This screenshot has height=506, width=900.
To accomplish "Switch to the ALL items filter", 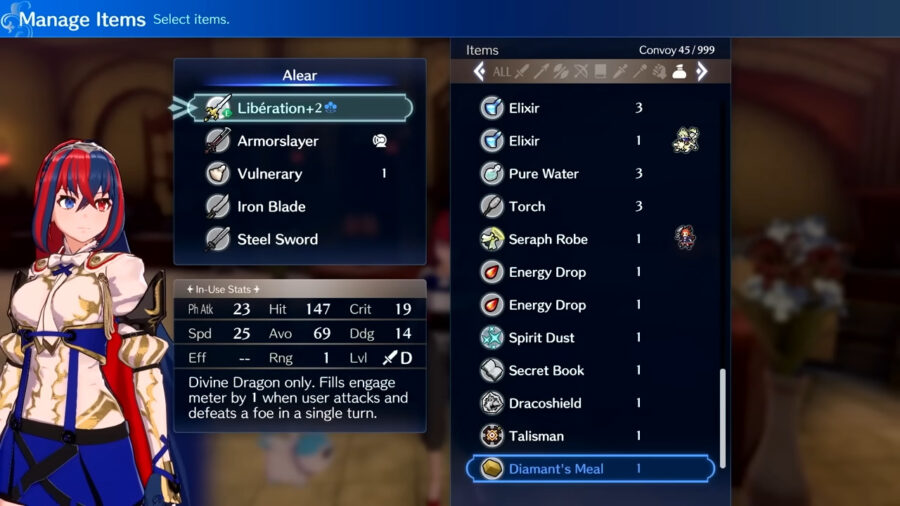I will click(x=501, y=72).
